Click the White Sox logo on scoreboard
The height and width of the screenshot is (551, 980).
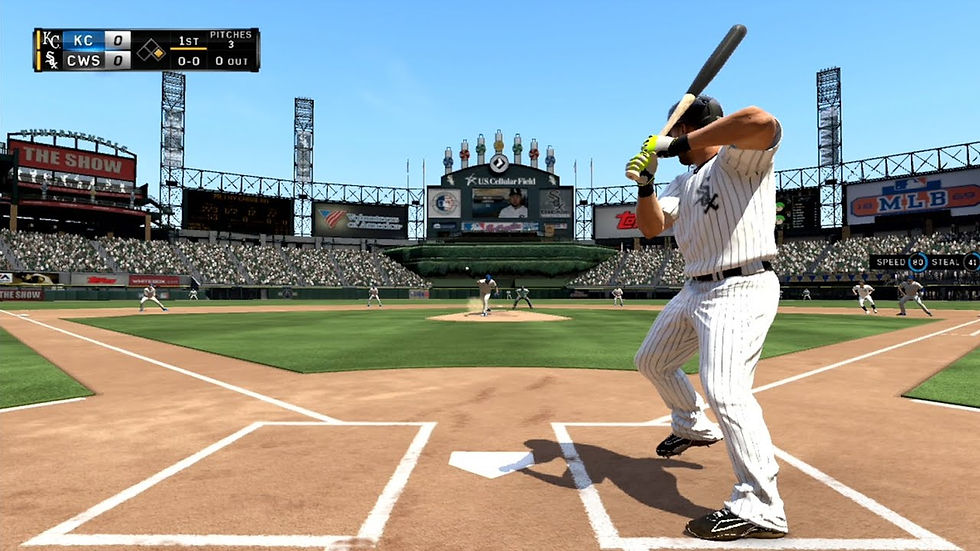tap(50, 60)
